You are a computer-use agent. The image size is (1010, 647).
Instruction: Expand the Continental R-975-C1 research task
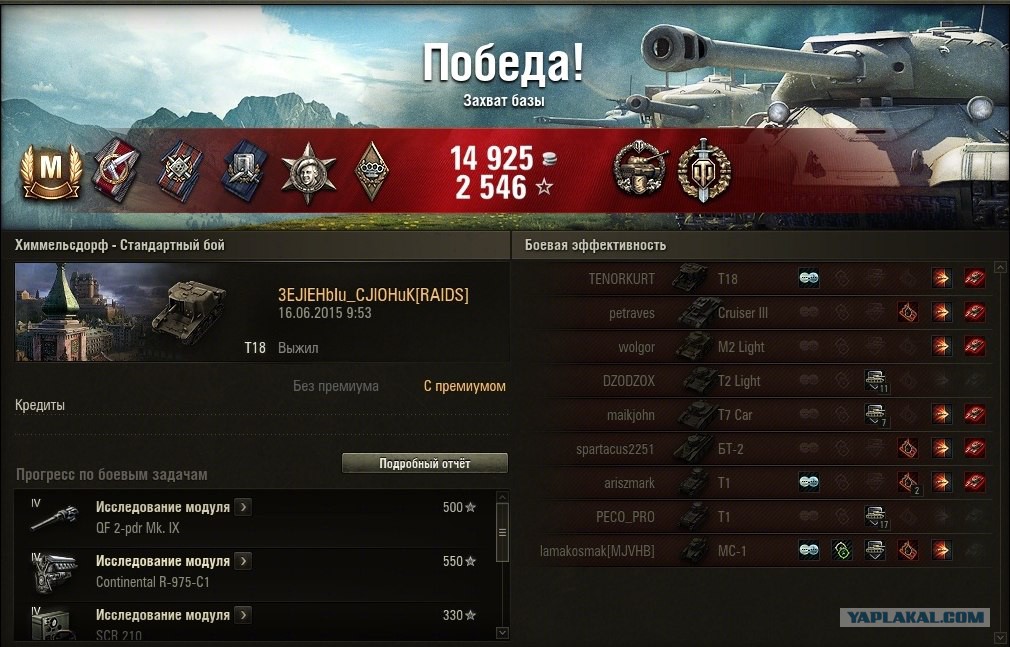243,561
